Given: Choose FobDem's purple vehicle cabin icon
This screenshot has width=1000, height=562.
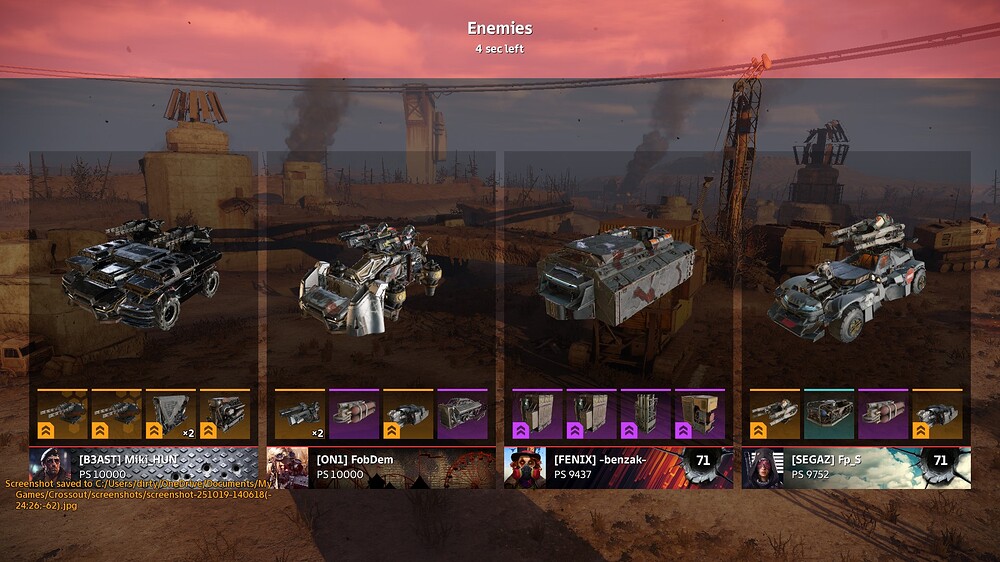Looking at the screenshot, I should click(x=461, y=415).
